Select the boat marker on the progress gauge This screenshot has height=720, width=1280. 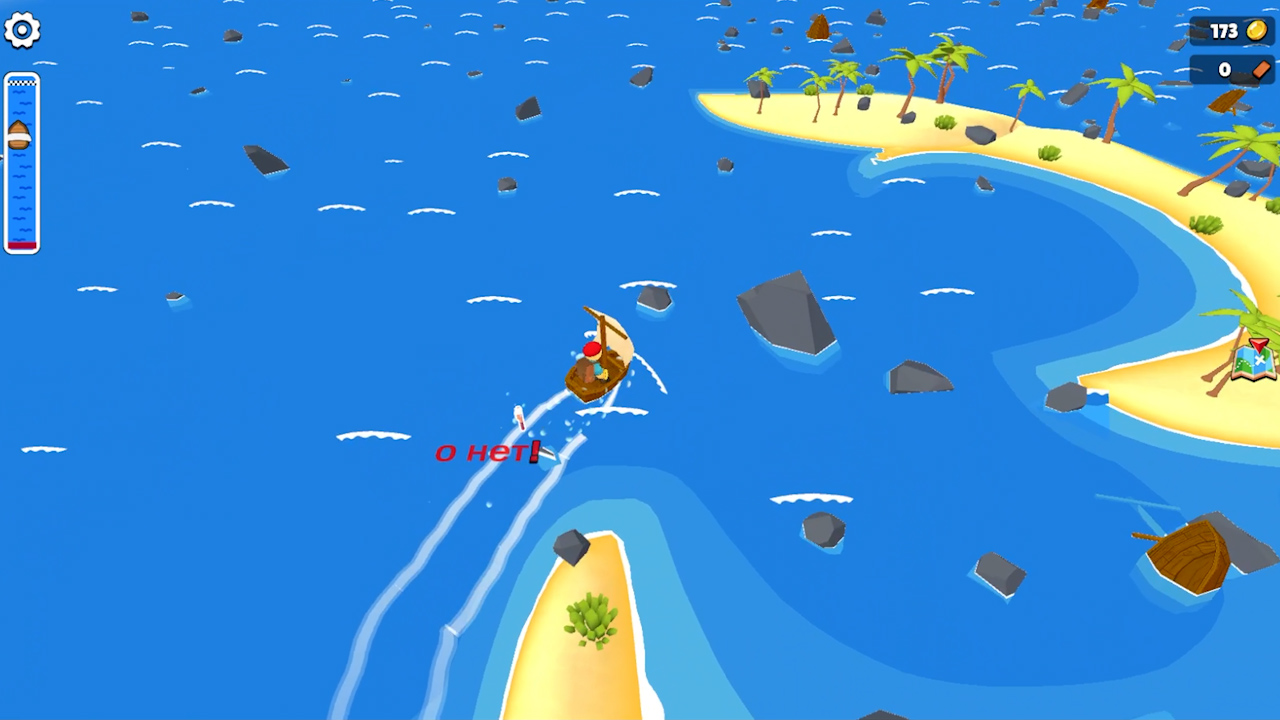pos(21,133)
